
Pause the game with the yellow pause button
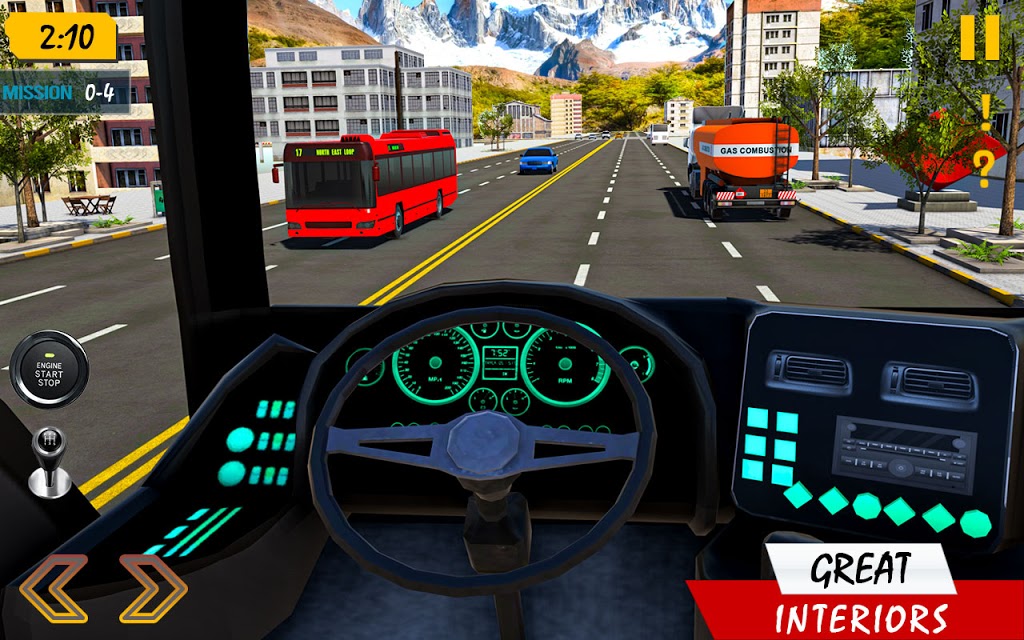[980, 38]
